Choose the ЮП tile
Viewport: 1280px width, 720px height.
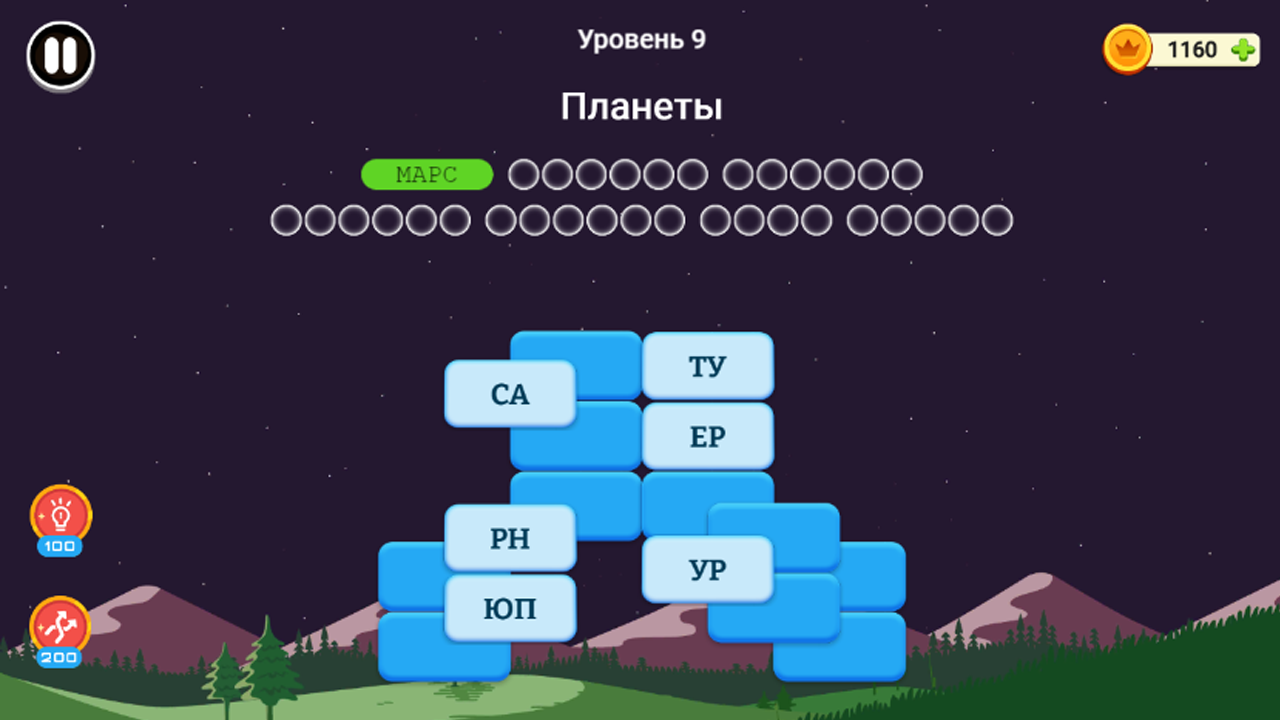coord(512,607)
